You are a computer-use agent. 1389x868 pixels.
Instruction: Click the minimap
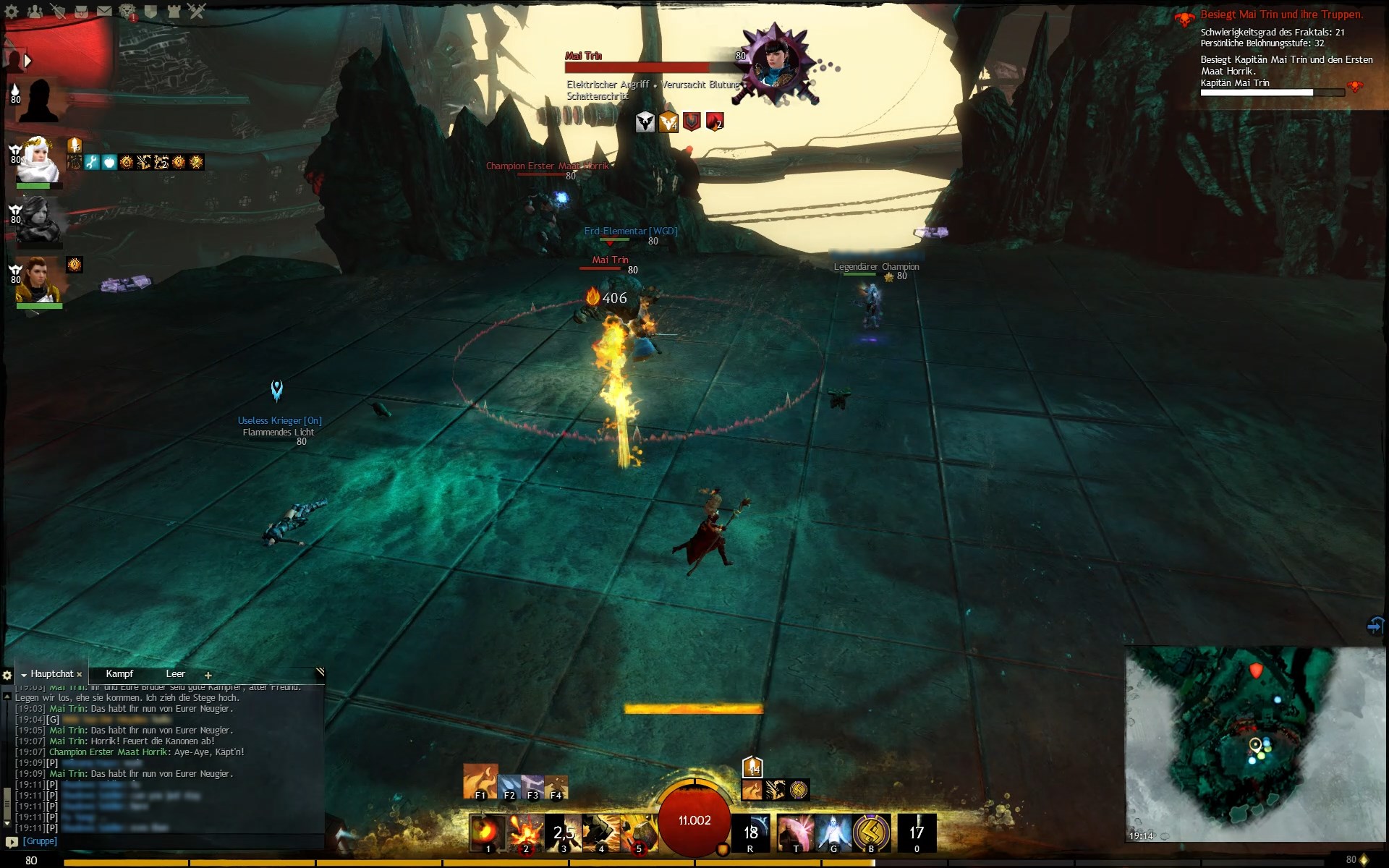tap(1255, 745)
